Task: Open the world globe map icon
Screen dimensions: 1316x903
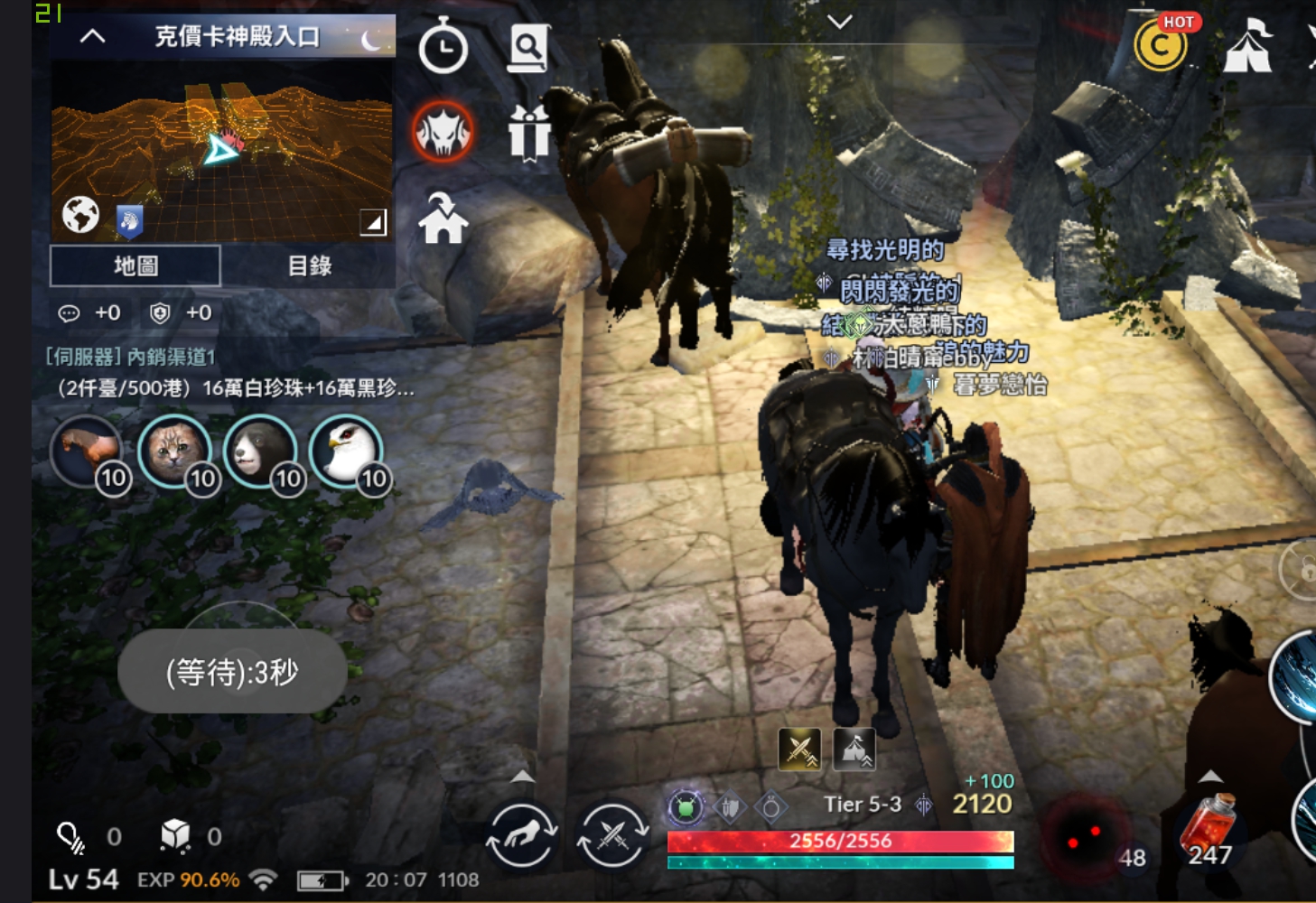Action: click(x=80, y=215)
